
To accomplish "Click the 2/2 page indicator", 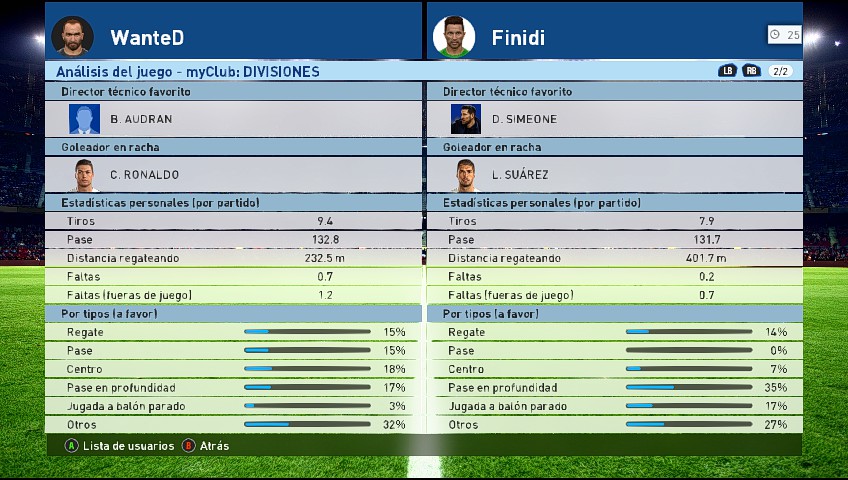I will [781, 71].
